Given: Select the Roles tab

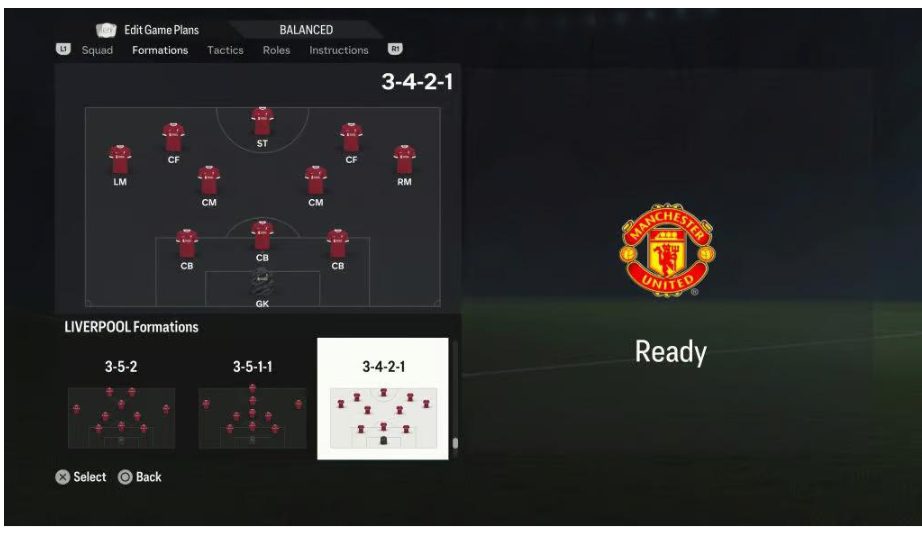Looking at the screenshot, I should [x=276, y=50].
